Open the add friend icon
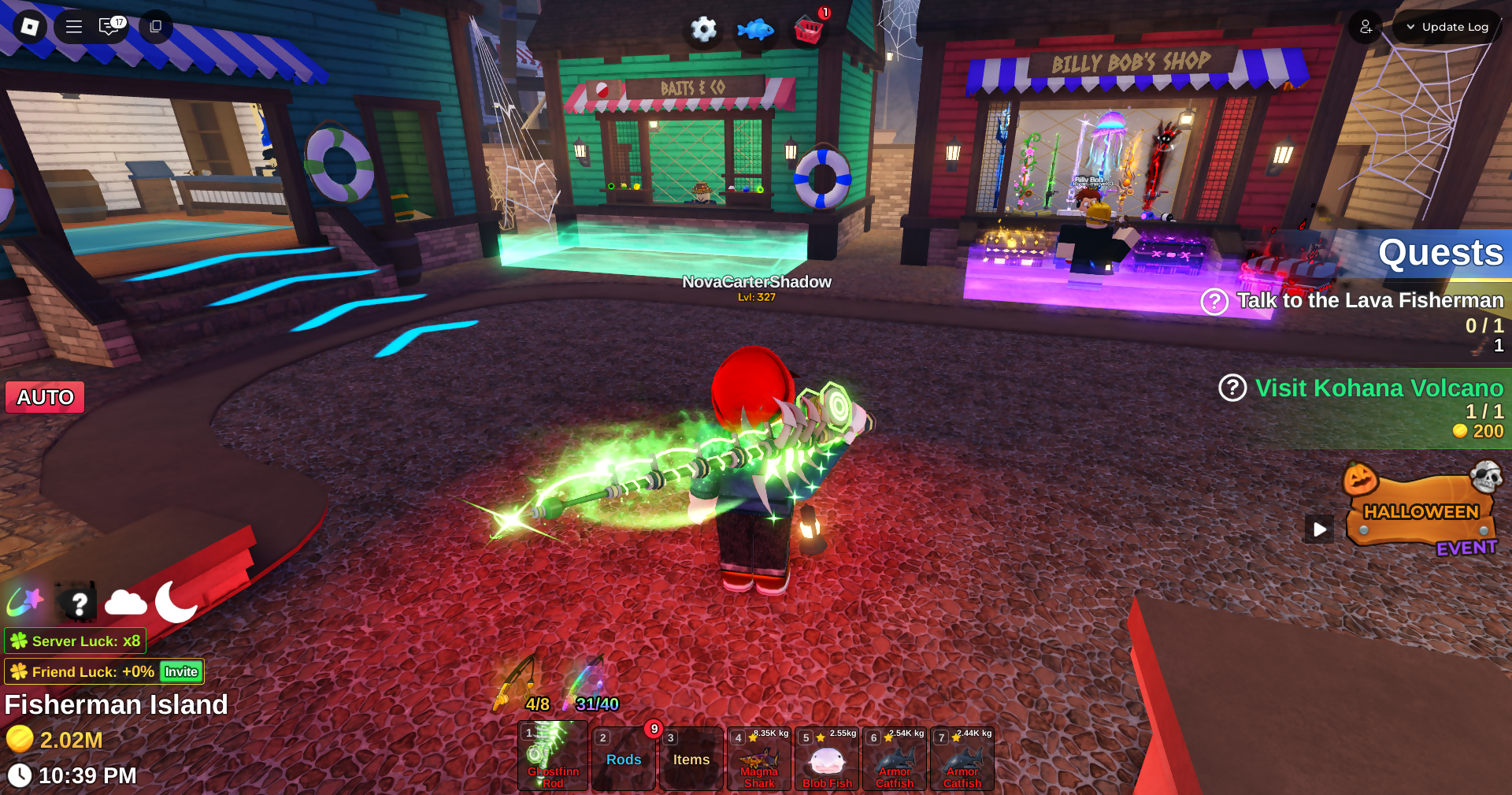Viewport: 1512px width, 795px height. [x=1366, y=27]
